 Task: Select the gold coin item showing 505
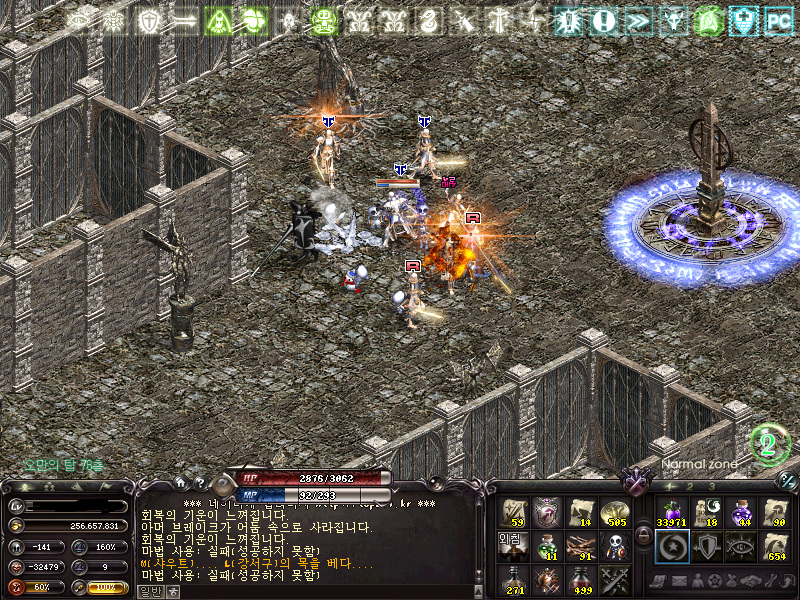614,513
